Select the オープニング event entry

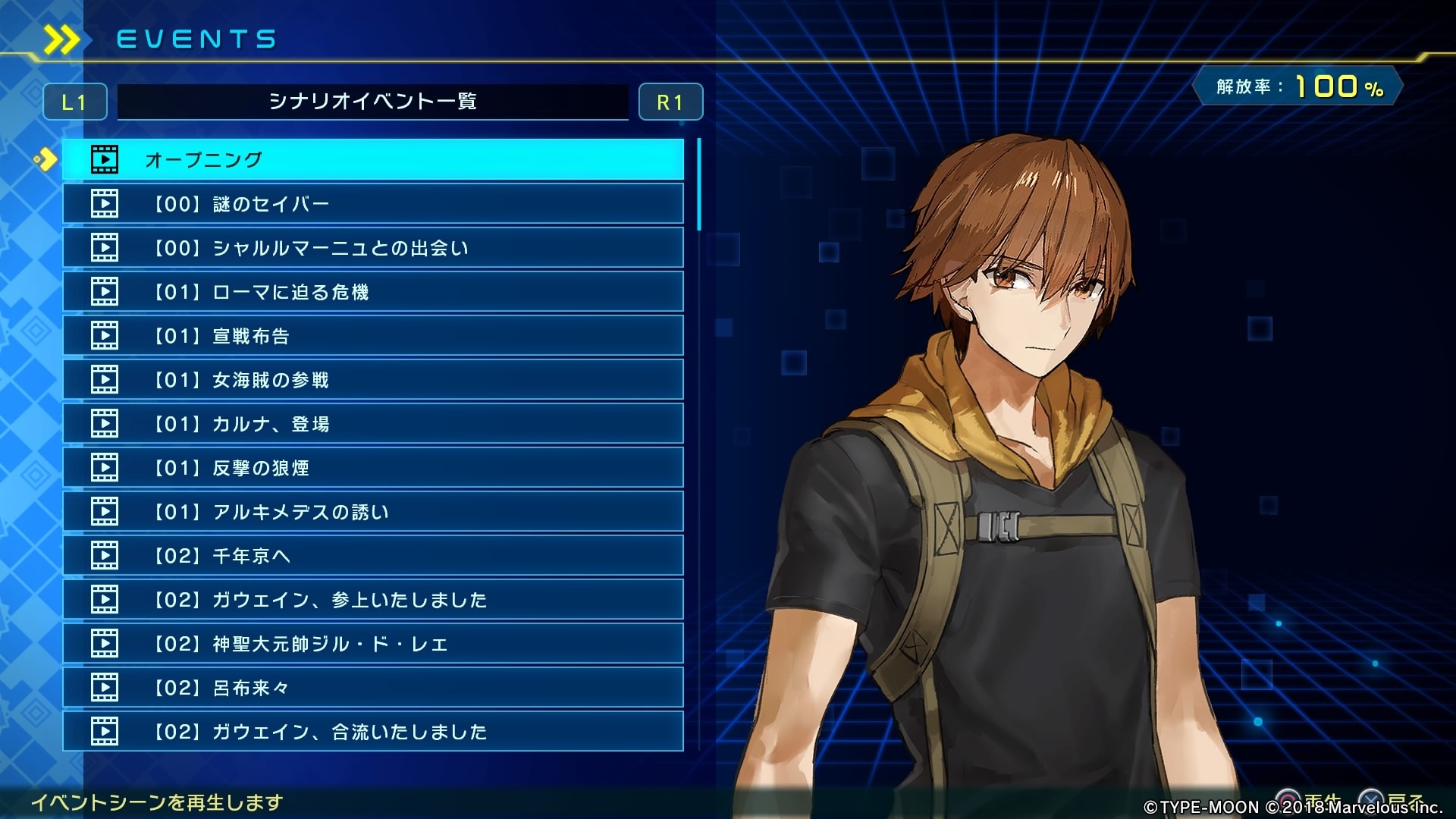click(372, 159)
